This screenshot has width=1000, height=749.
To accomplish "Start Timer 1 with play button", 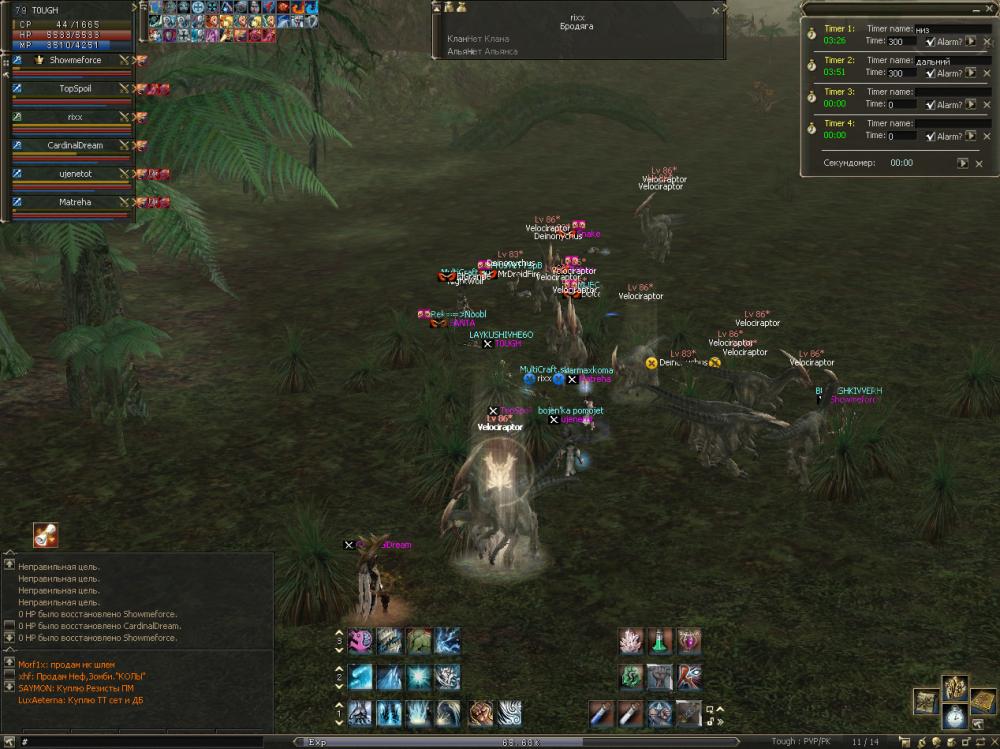I will [970, 42].
